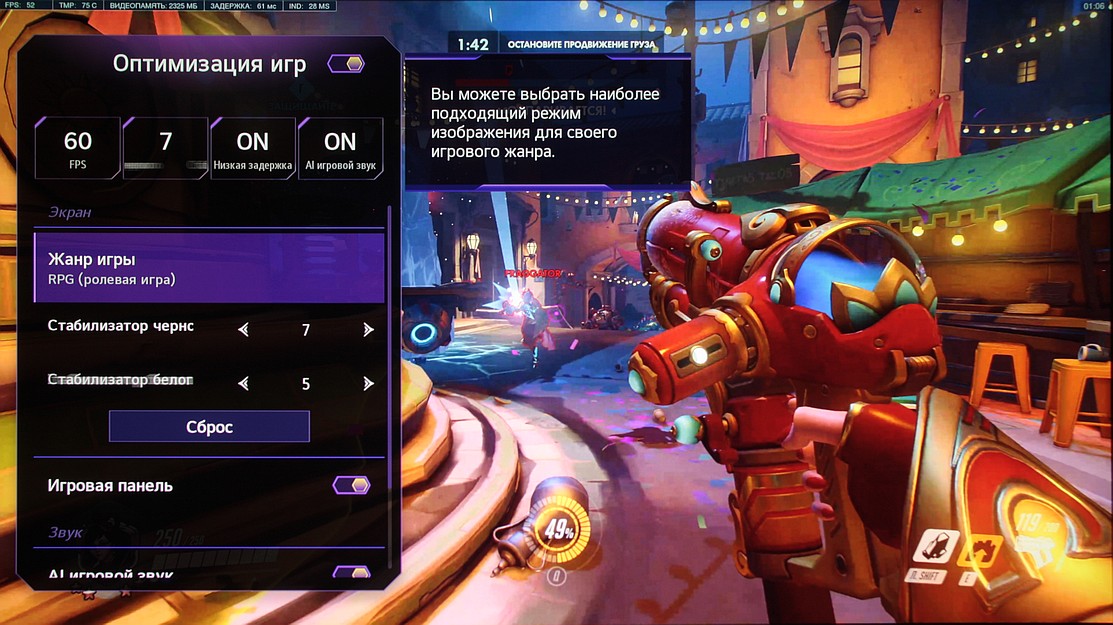Decrease Стабилизатор черного with the left arrow
Viewport: 1113px width, 625px height.
tap(243, 329)
